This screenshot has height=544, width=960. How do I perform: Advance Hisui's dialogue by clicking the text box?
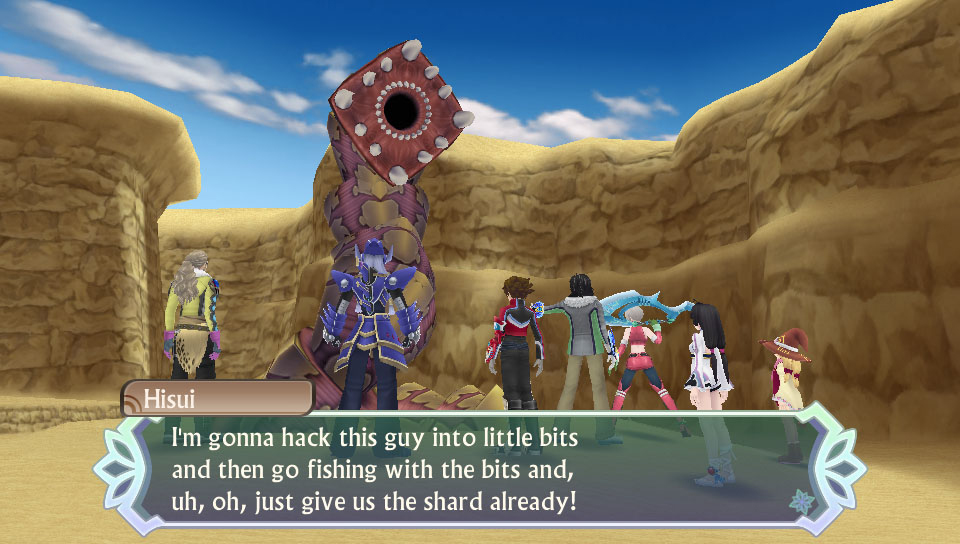[x=480, y=468]
